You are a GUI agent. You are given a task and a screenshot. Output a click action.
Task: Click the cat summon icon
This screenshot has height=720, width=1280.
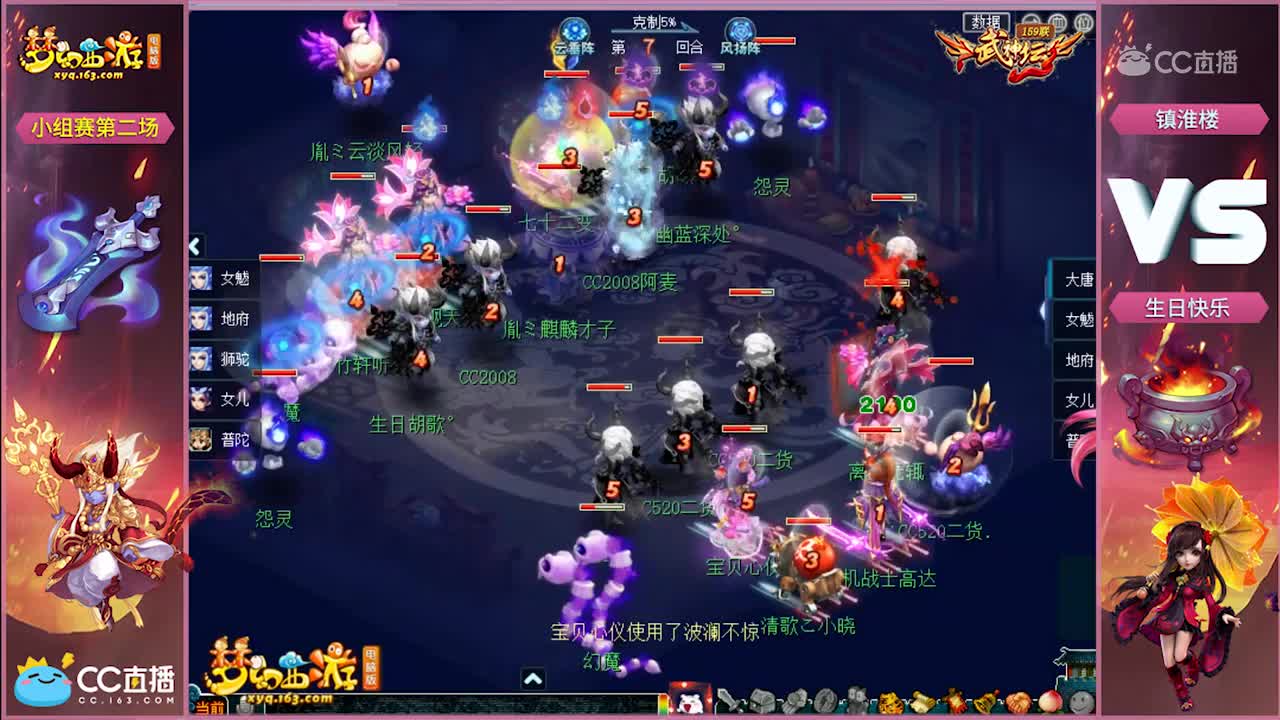(x=856, y=700)
